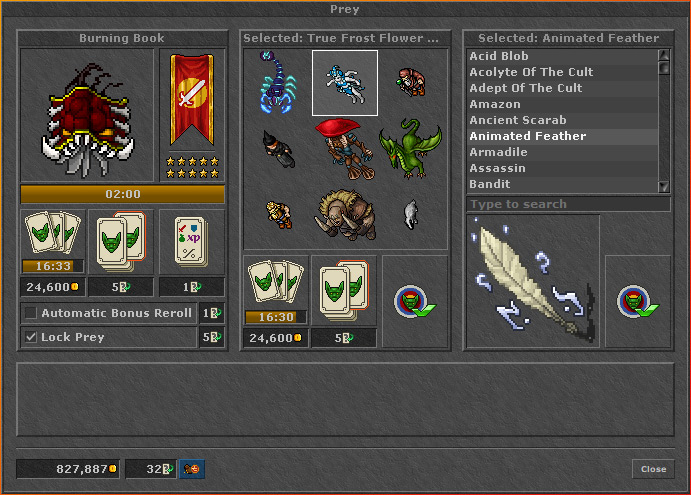Pick the red-hatted pirate creature tile
Viewport: 691px width, 495px height.
[x=345, y=148]
